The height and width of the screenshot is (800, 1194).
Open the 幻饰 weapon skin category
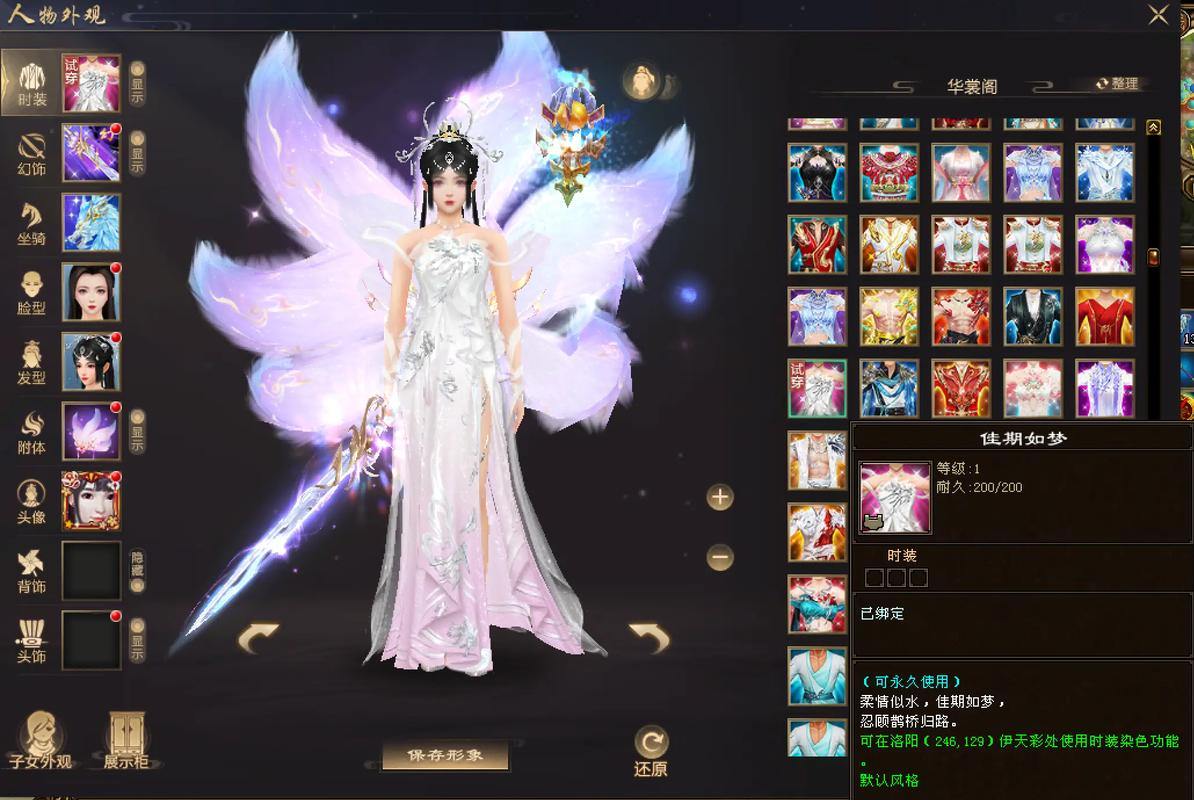tap(32, 153)
